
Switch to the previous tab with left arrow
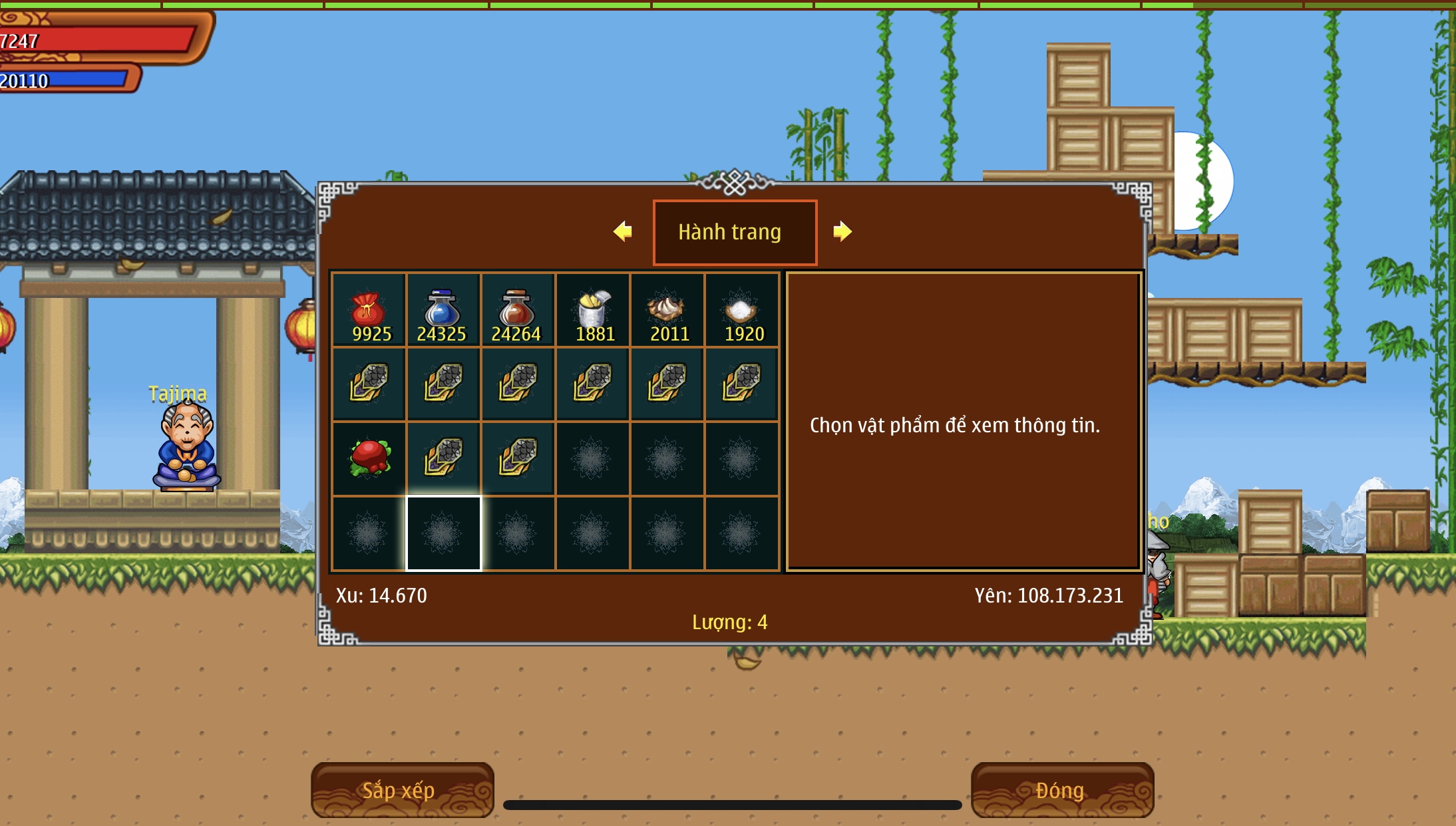pyautogui.click(x=623, y=231)
